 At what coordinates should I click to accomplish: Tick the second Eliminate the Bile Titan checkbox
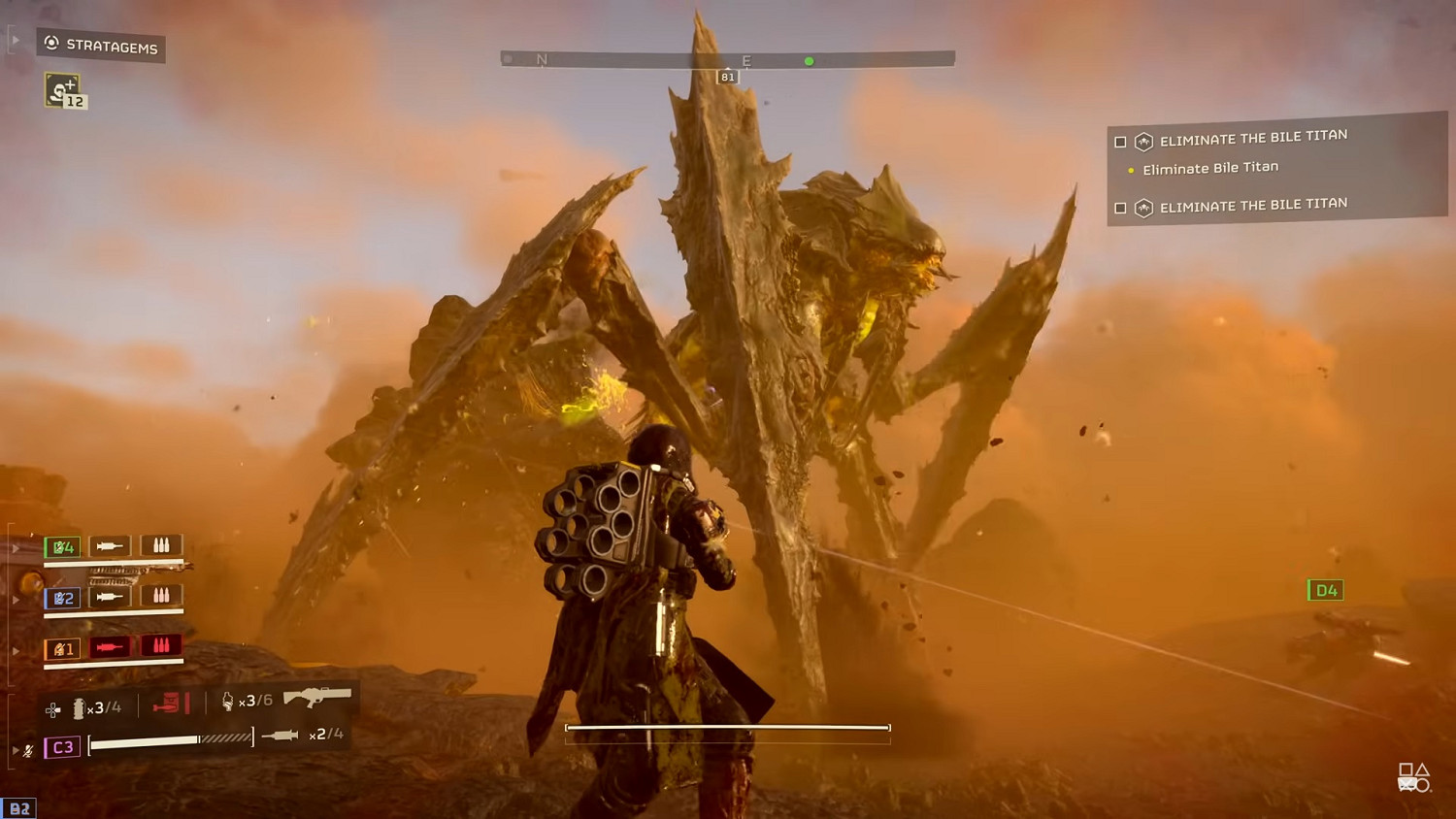(x=1120, y=208)
